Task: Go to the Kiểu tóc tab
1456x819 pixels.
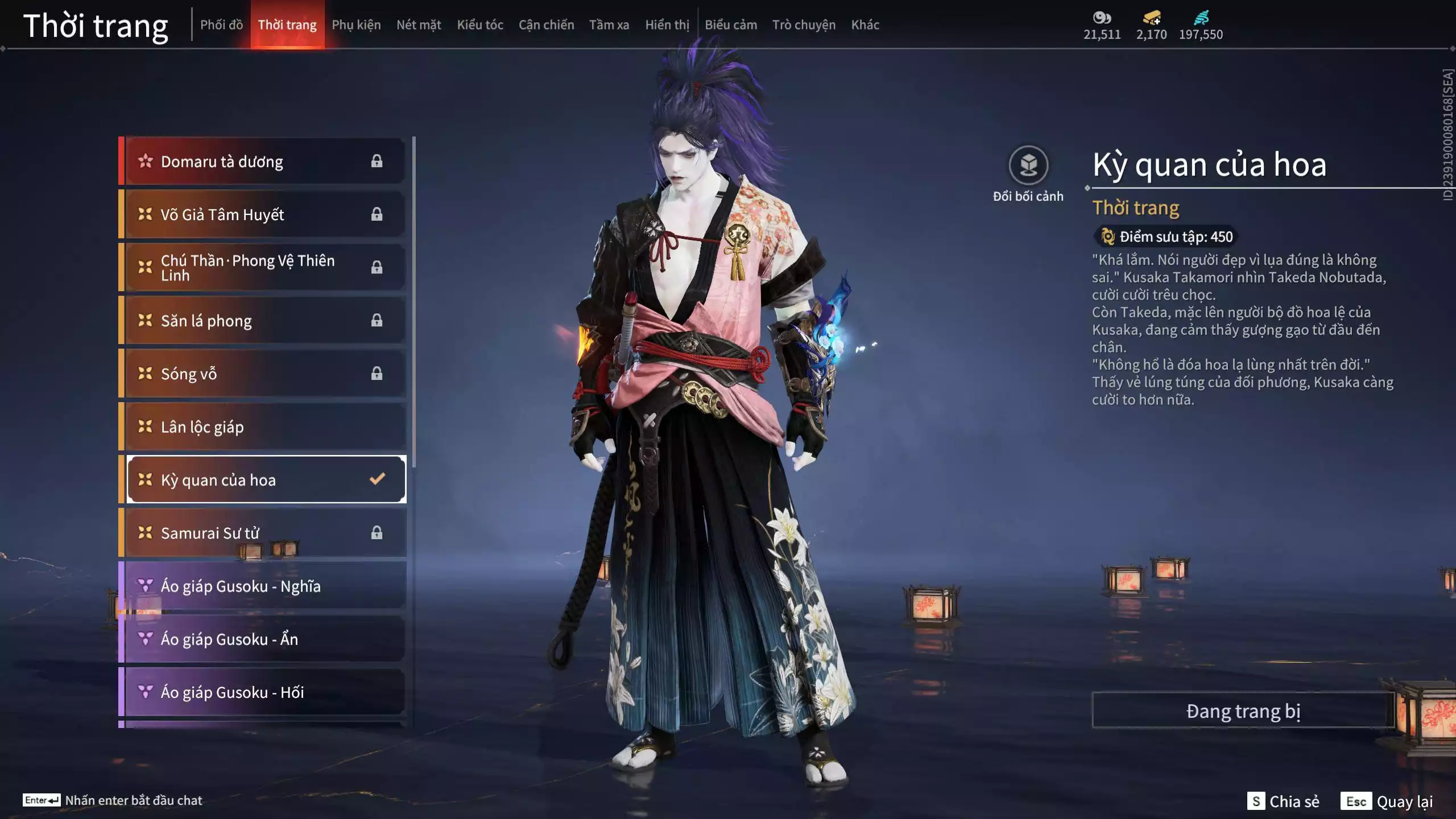Action: pos(480,25)
